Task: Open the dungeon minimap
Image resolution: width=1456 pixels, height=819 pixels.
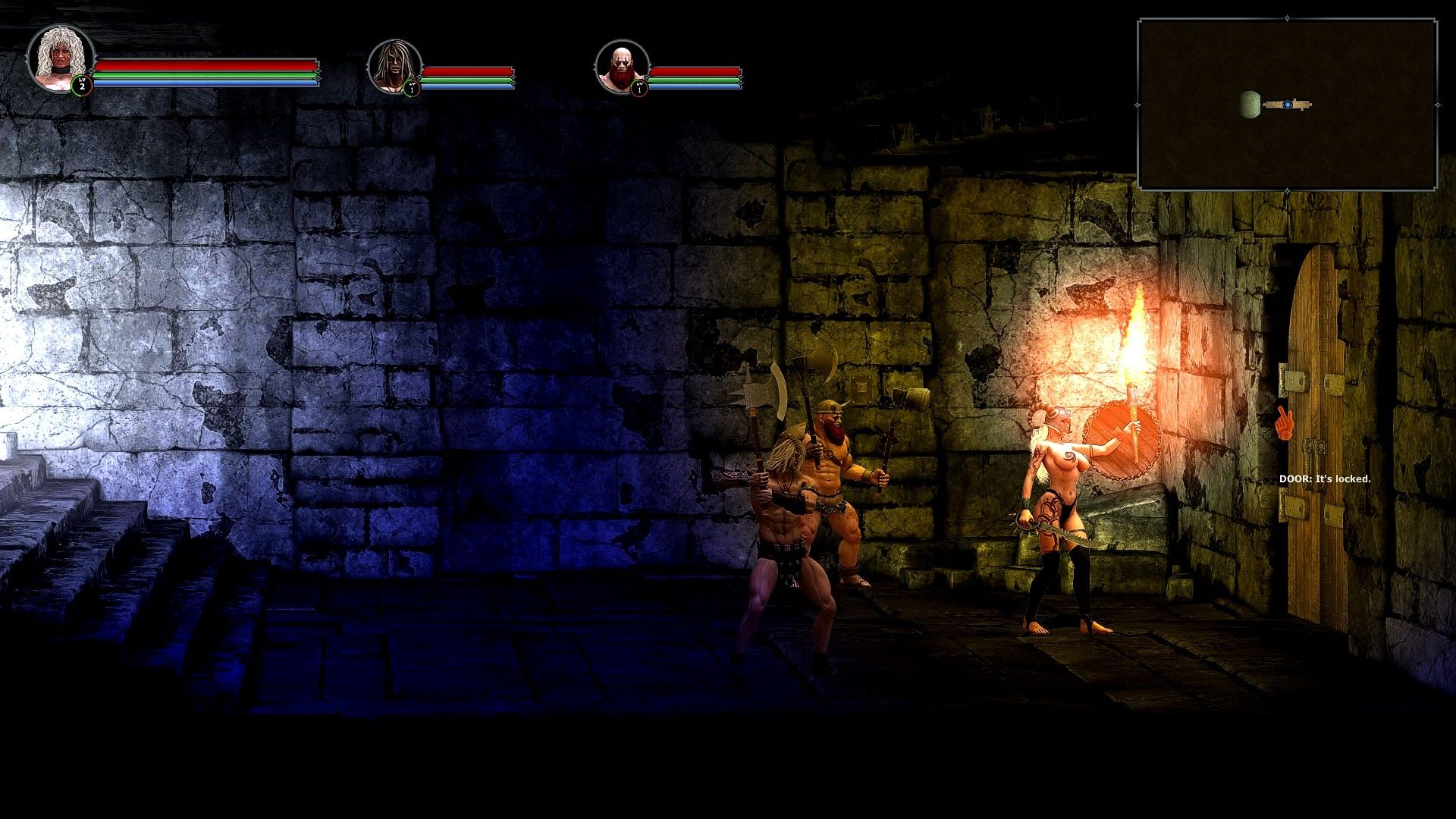Action: (x=1287, y=105)
